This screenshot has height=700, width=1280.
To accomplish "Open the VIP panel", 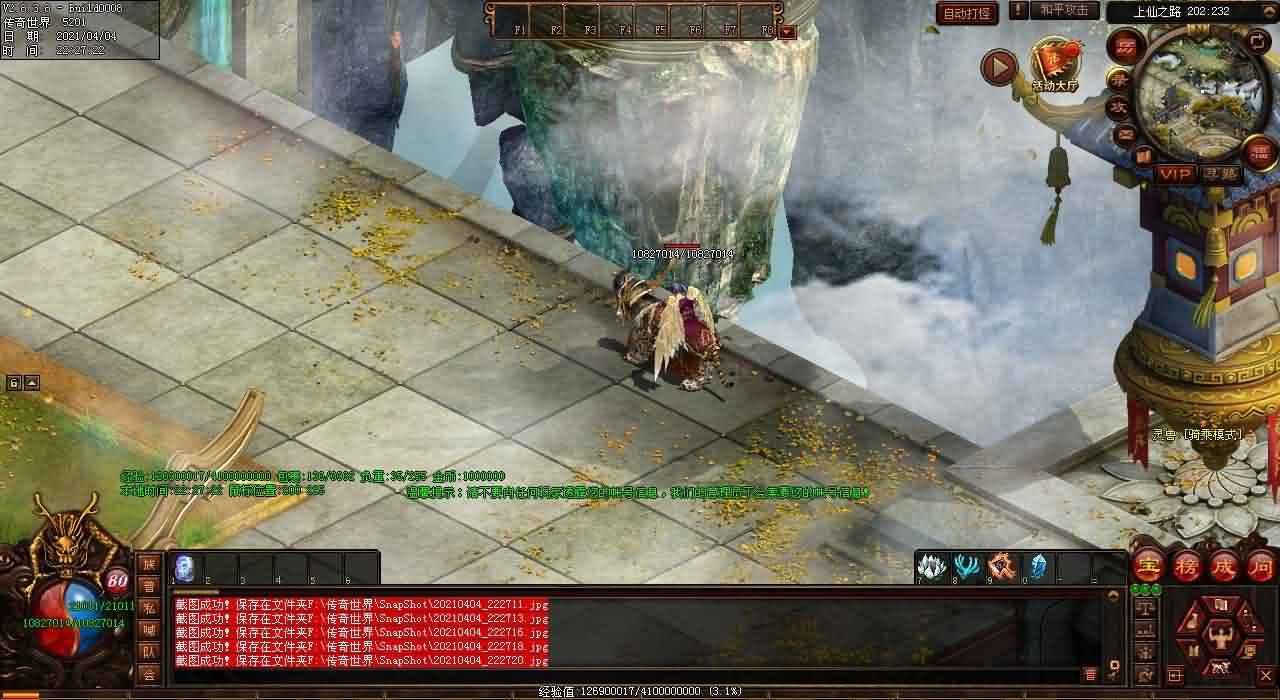I will coord(1175,174).
